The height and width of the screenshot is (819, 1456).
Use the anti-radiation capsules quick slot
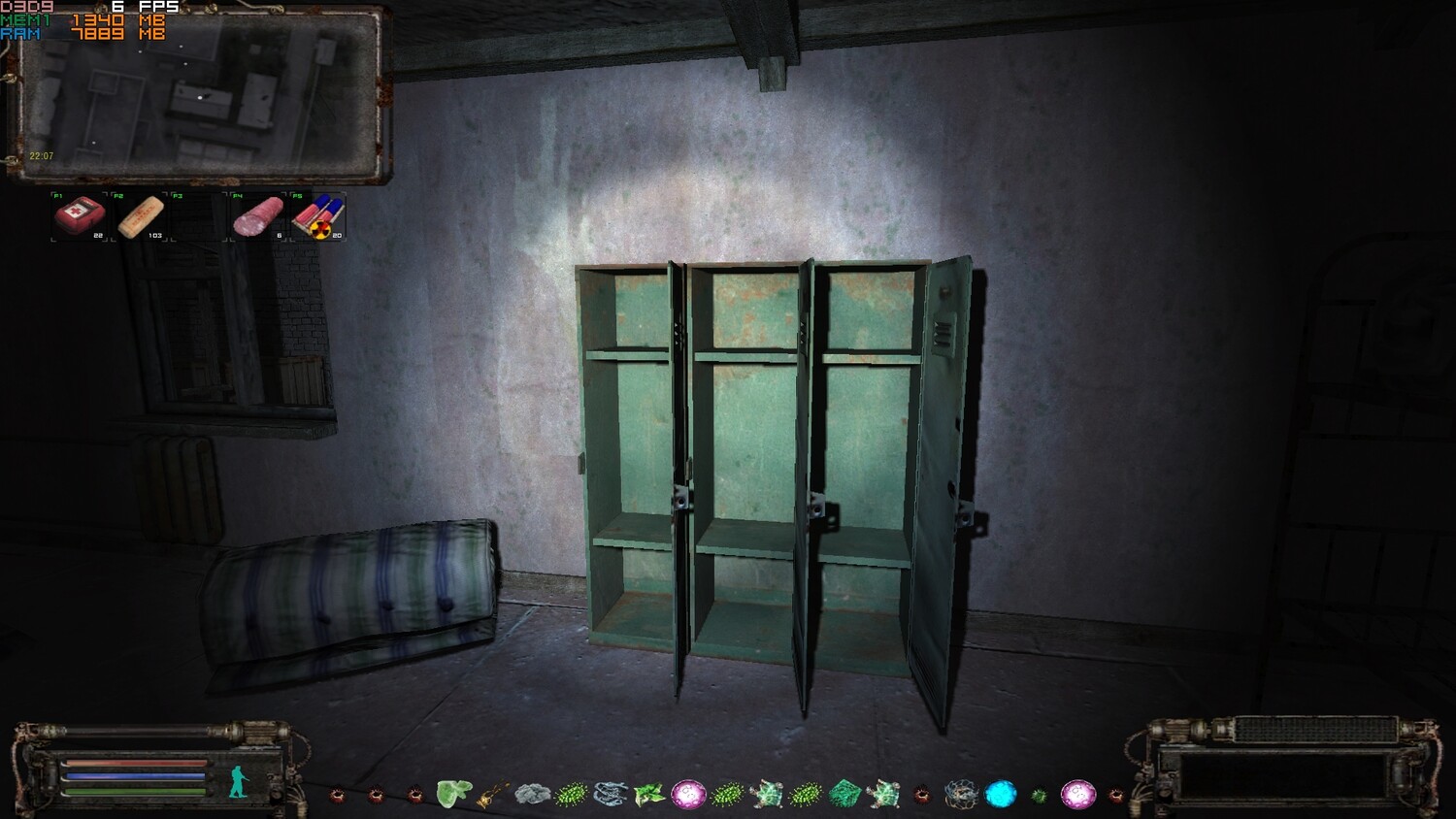[x=317, y=215]
